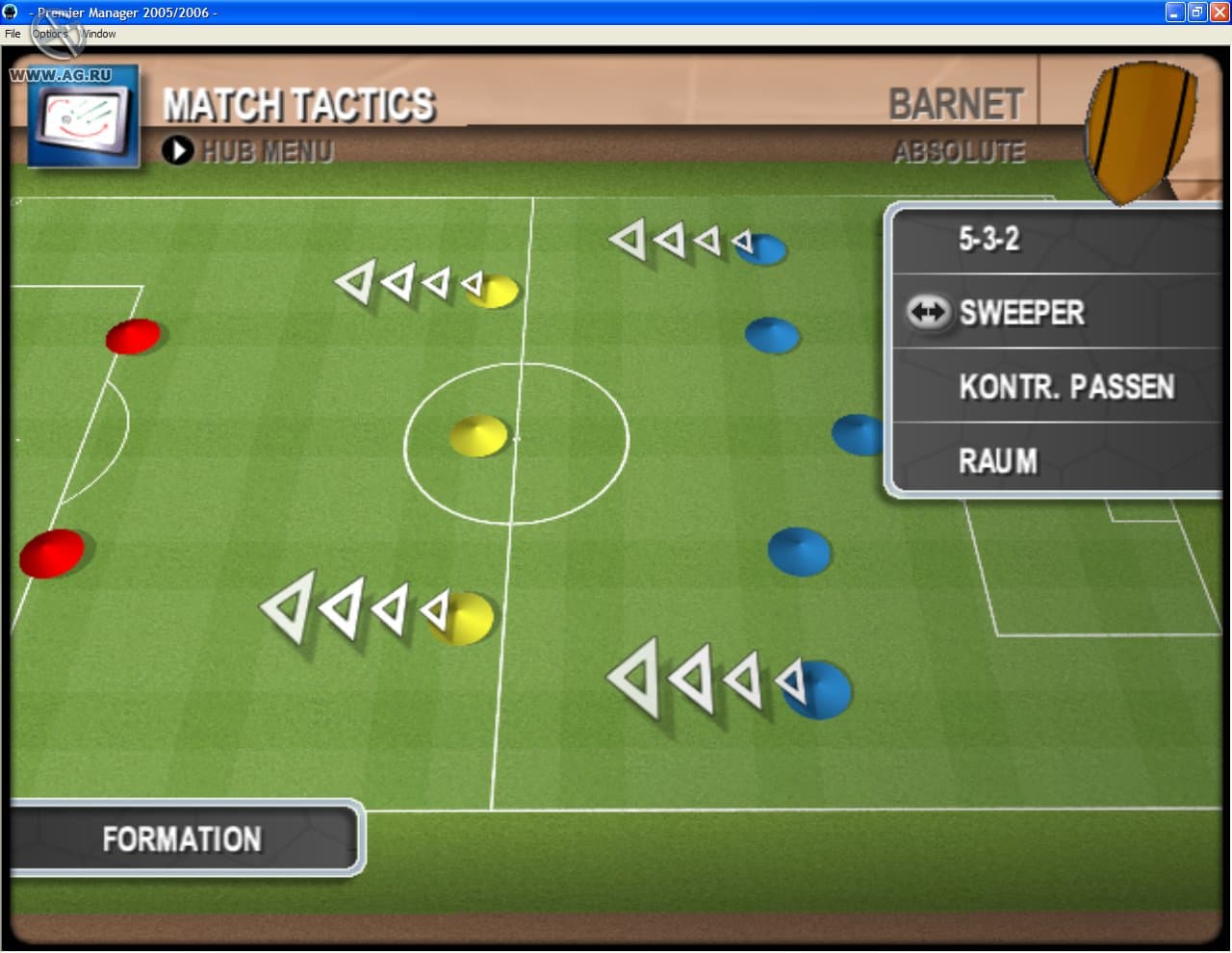Select the 5-3-2 formation option
The image size is (1232, 953).
click(x=988, y=239)
